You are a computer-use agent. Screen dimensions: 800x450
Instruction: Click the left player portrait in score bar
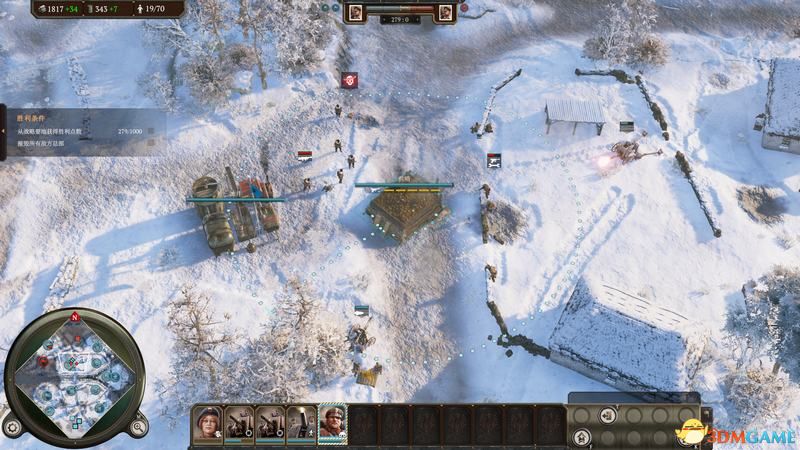click(356, 13)
